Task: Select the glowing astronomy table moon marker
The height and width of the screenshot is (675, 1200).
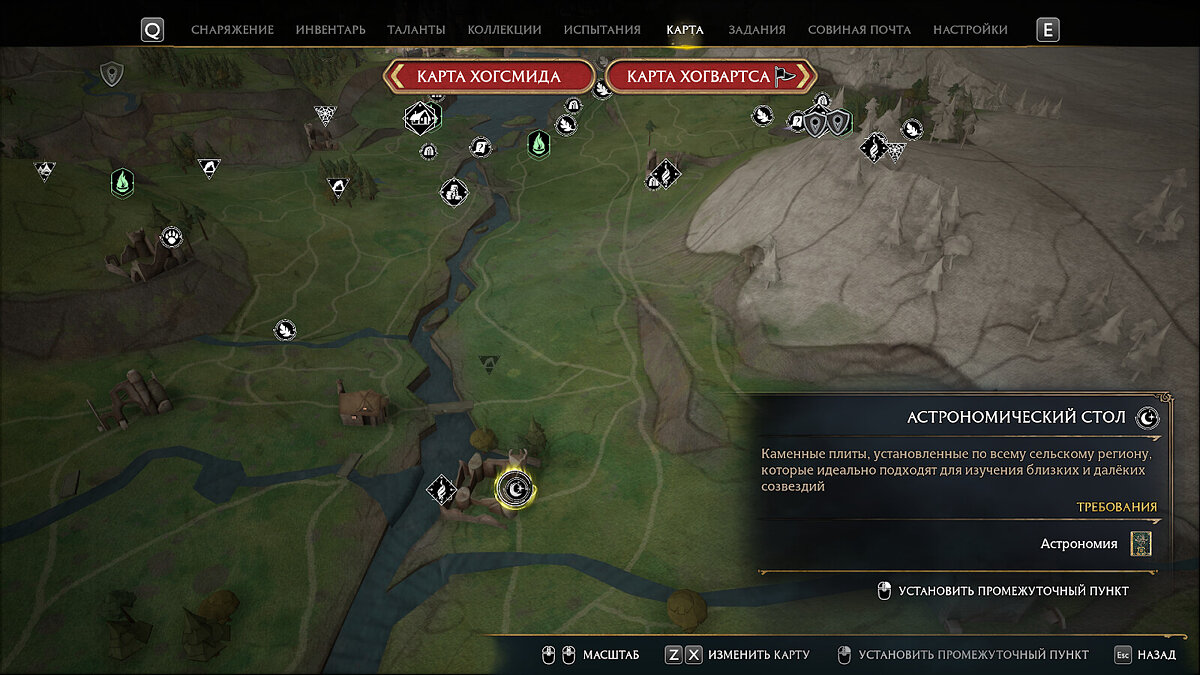Action: pyautogui.click(x=515, y=488)
